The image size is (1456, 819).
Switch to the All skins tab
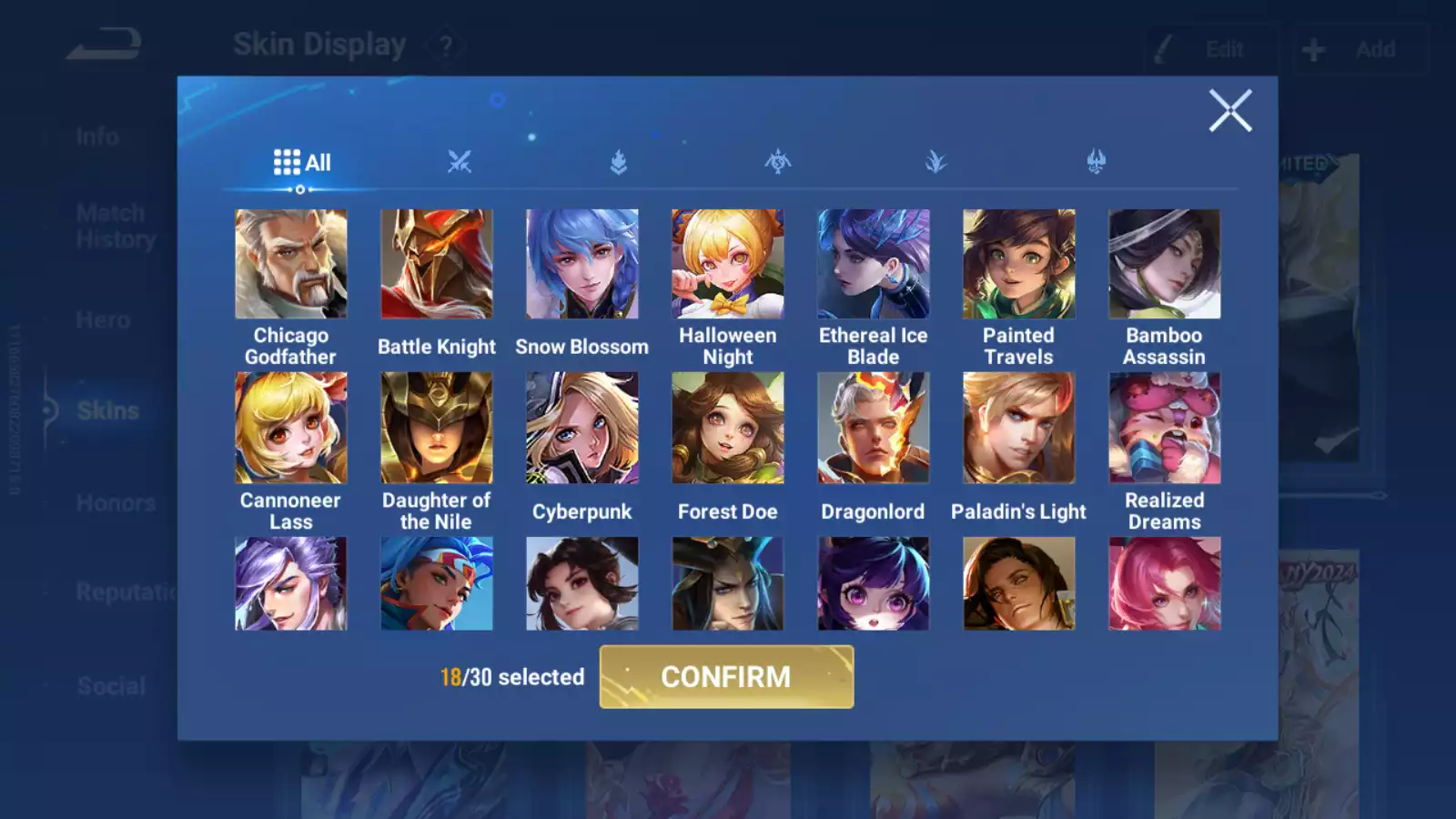(301, 163)
